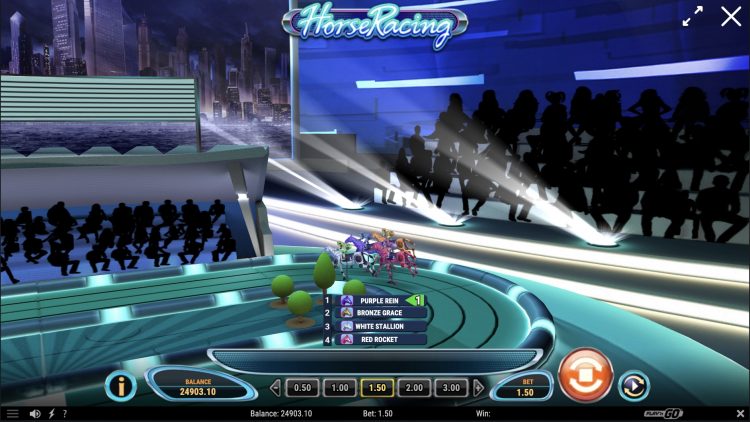Image resolution: width=750 pixels, height=422 pixels.
Task: Open the game info panel
Action: coord(121,386)
